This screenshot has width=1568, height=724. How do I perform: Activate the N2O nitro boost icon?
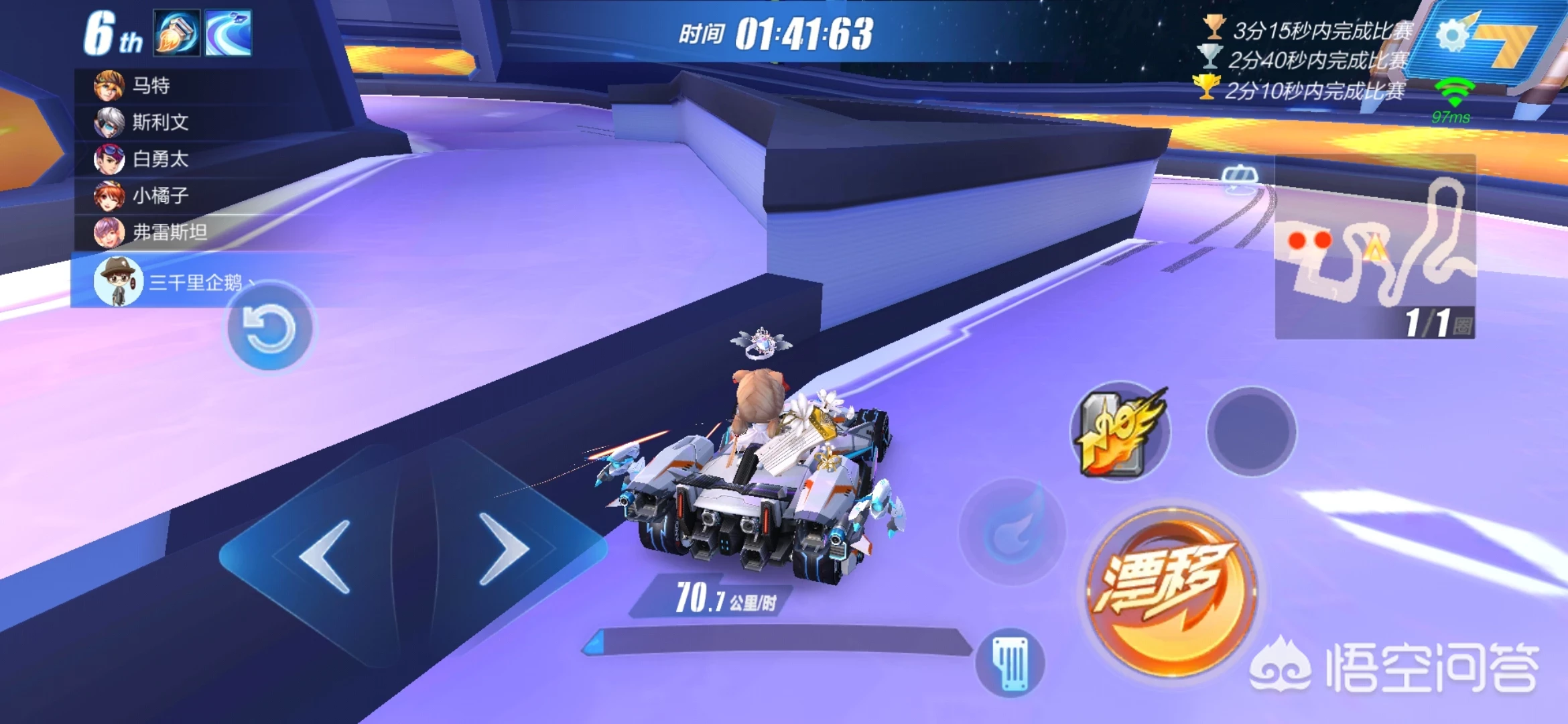[x=1120, y=432]
